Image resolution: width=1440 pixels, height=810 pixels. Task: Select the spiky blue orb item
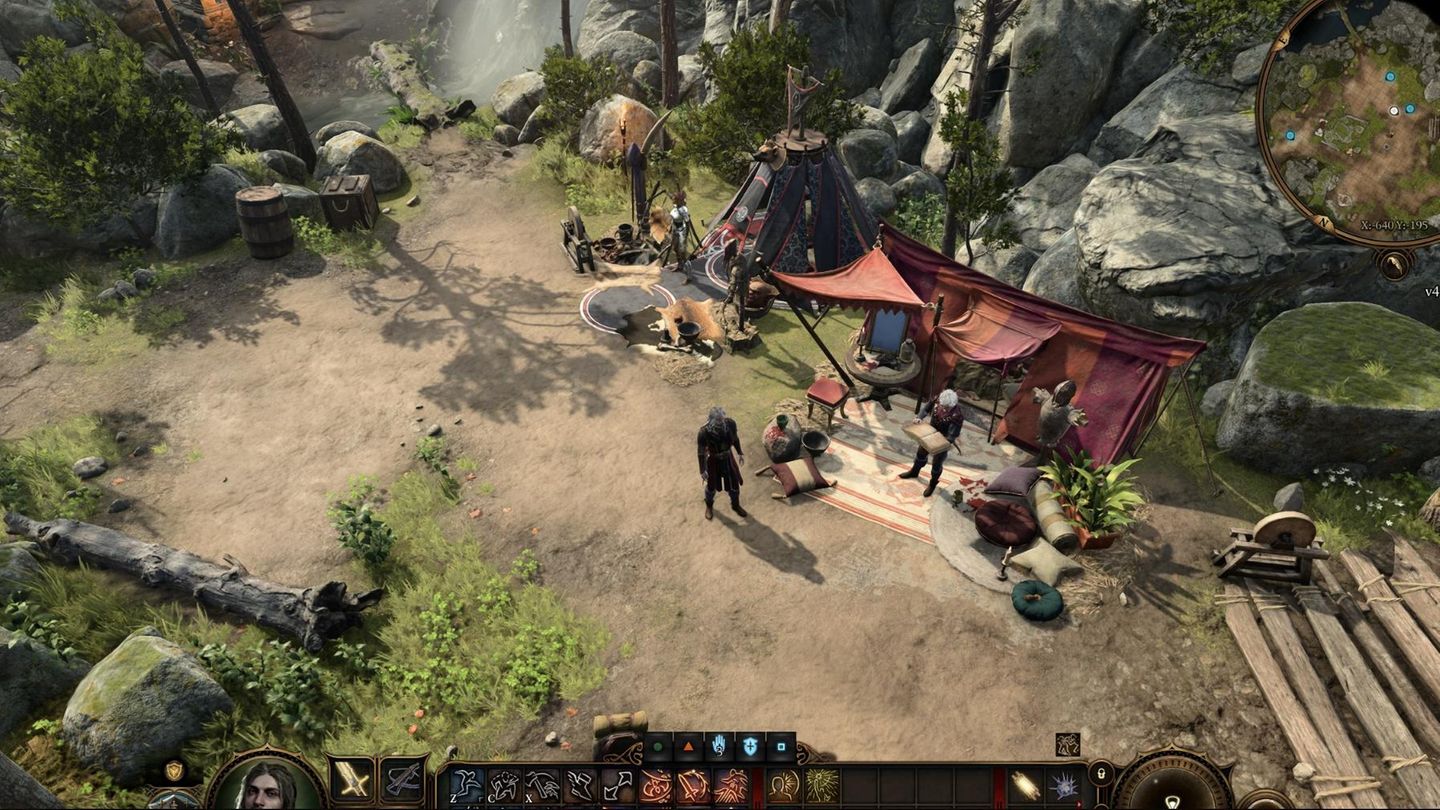click(x=1063, y=786)
